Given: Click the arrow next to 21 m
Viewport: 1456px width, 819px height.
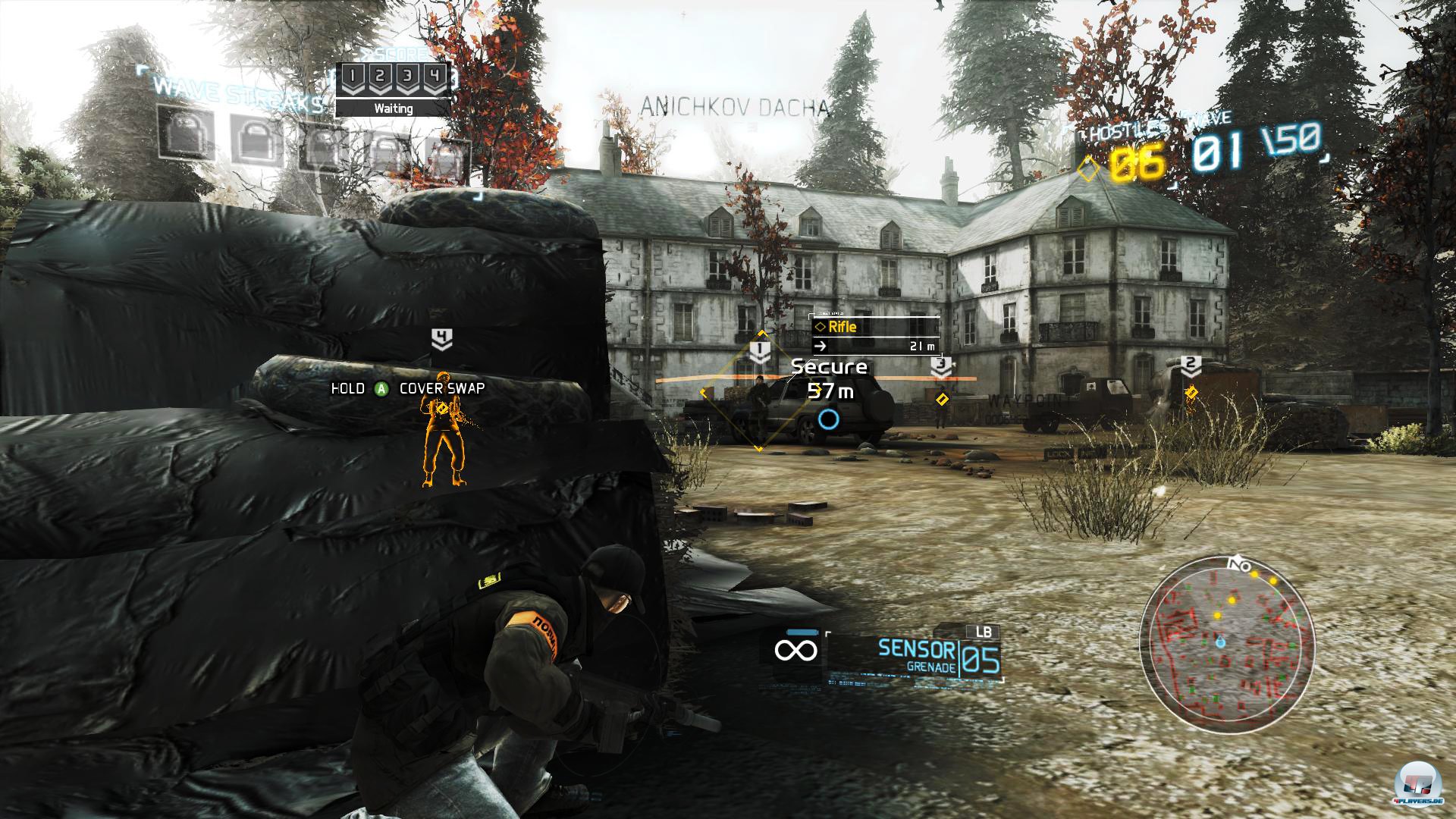Looking at the screenshot, I should tap(820, 345).
